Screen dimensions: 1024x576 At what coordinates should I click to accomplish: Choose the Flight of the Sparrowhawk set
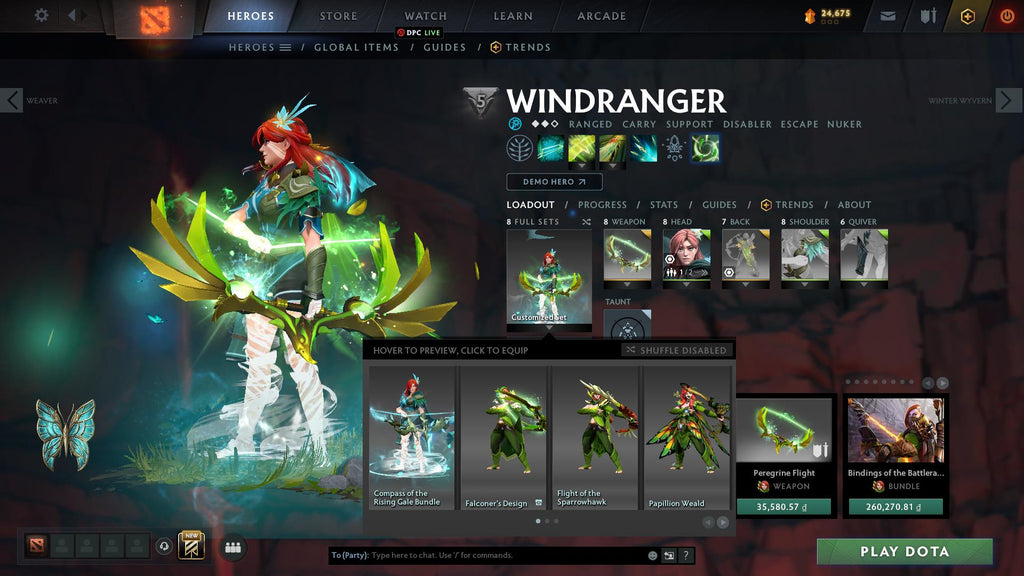click(x=595, y=438)
